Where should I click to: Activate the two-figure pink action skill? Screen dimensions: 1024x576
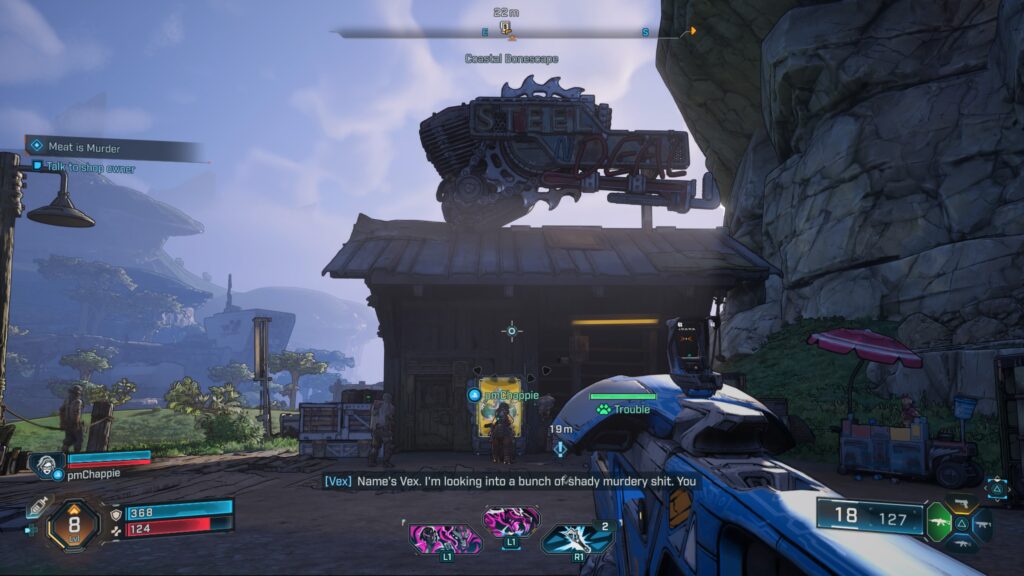point(445,538)
